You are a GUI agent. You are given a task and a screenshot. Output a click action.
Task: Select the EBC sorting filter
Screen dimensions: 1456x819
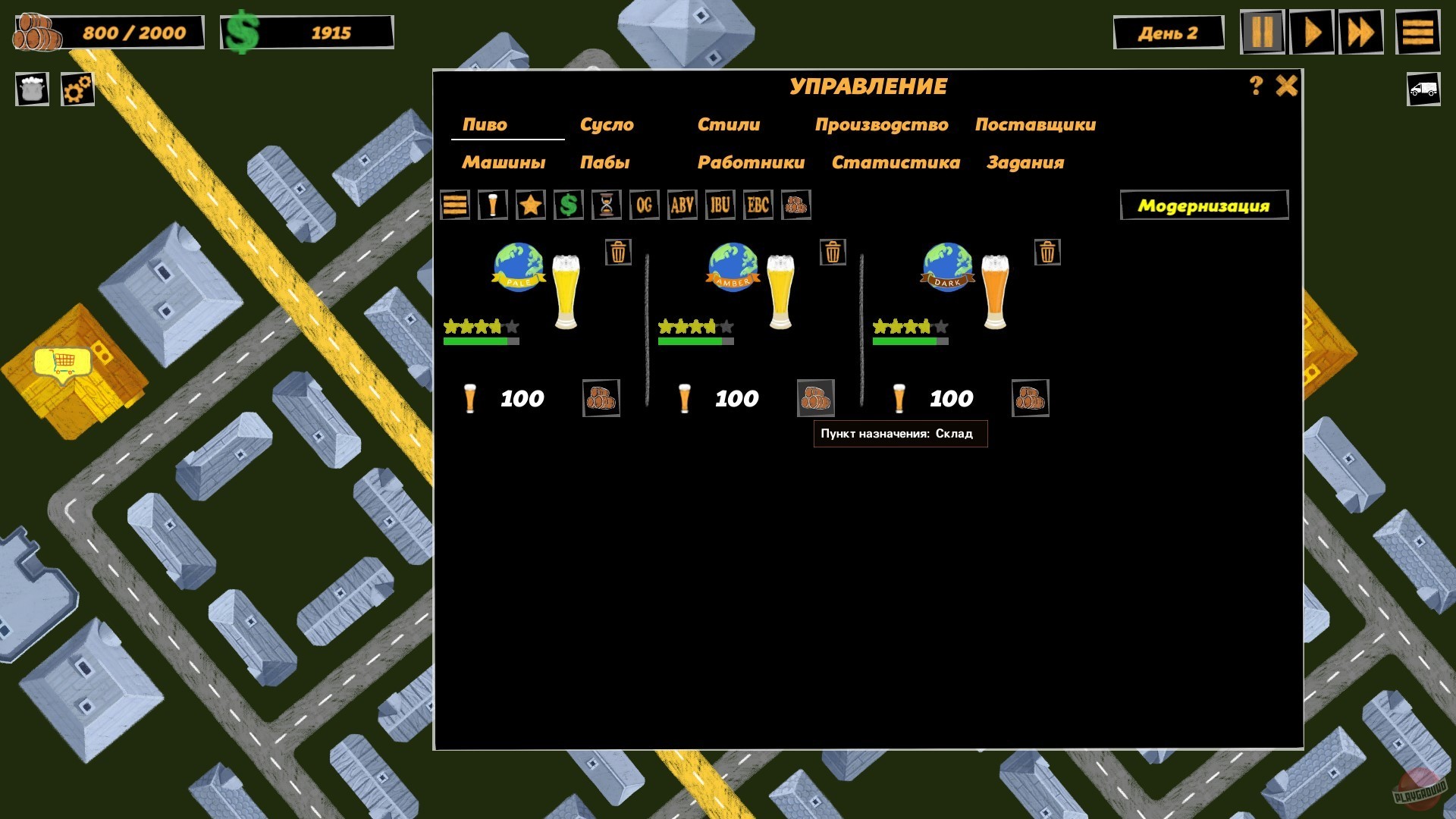point(757,205)
